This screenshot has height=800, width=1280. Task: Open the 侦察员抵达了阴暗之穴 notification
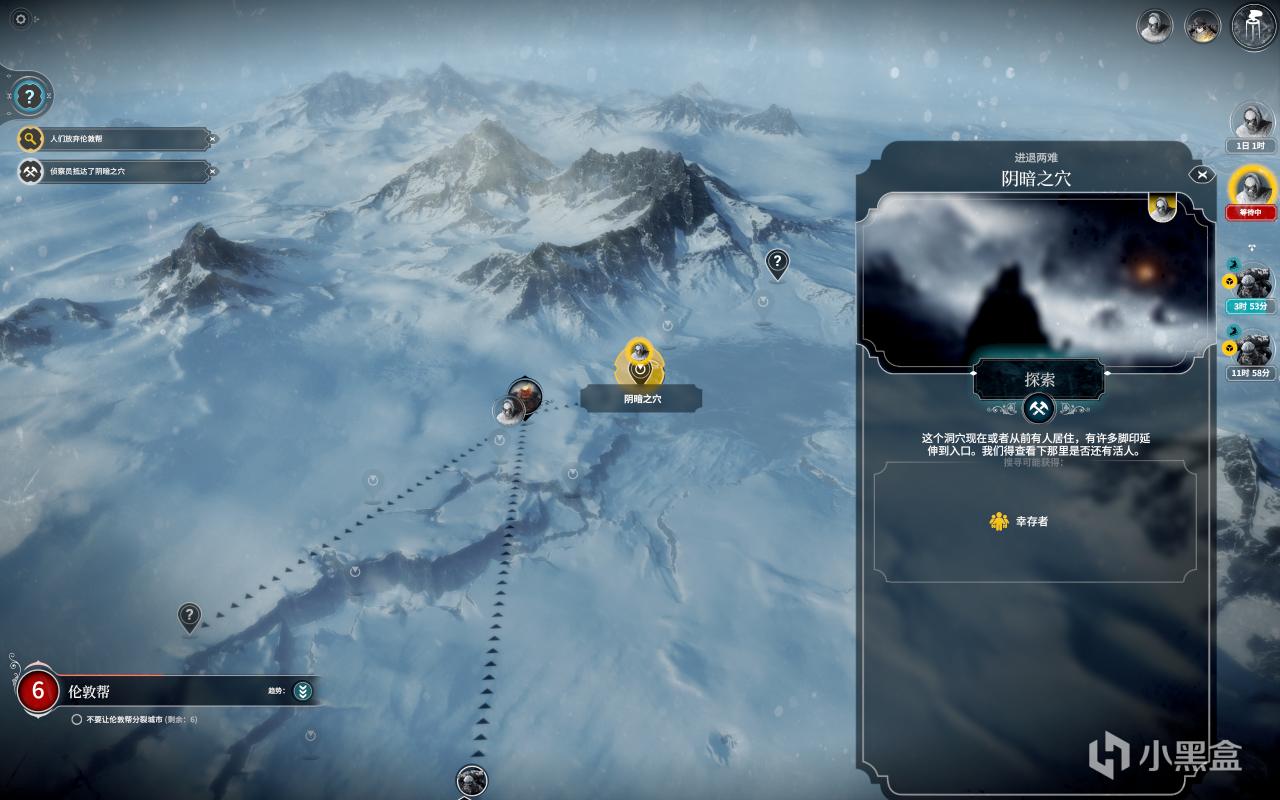click(110, 171)
